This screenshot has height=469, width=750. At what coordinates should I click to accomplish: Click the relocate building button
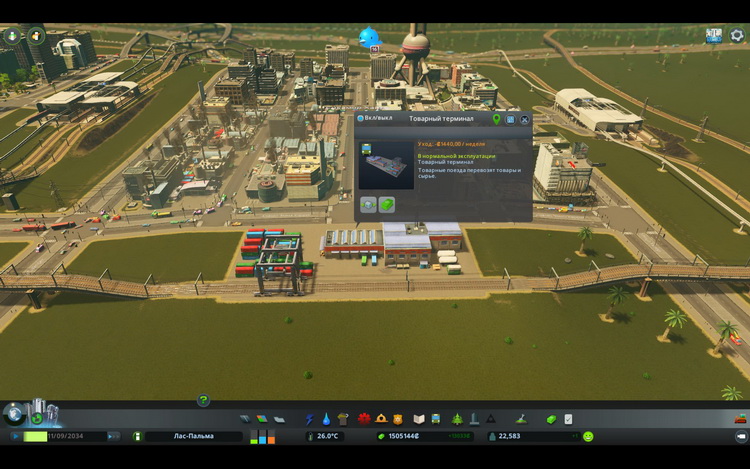(x=368, y=204)
